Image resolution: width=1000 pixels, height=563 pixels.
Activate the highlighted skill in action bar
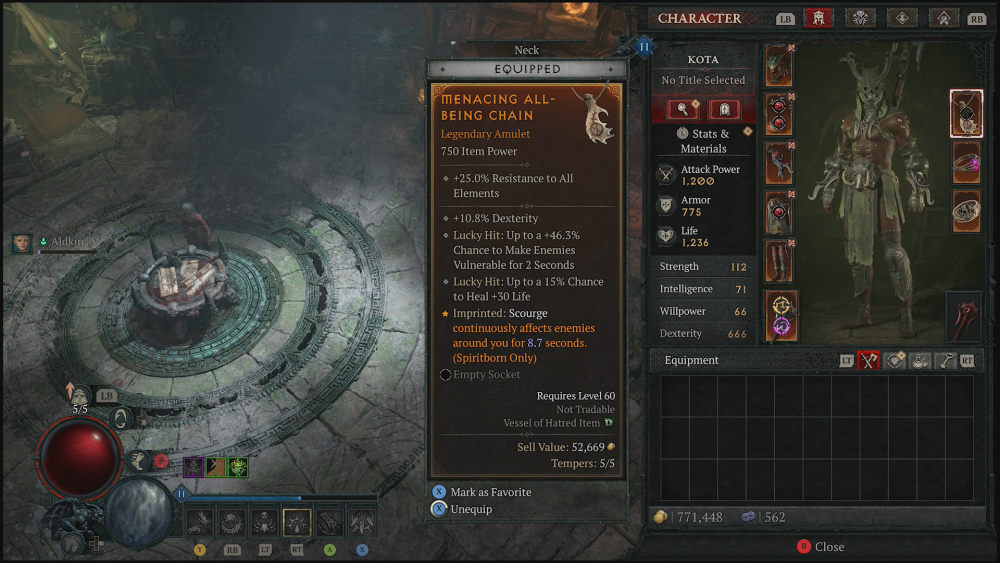point(297,522)
